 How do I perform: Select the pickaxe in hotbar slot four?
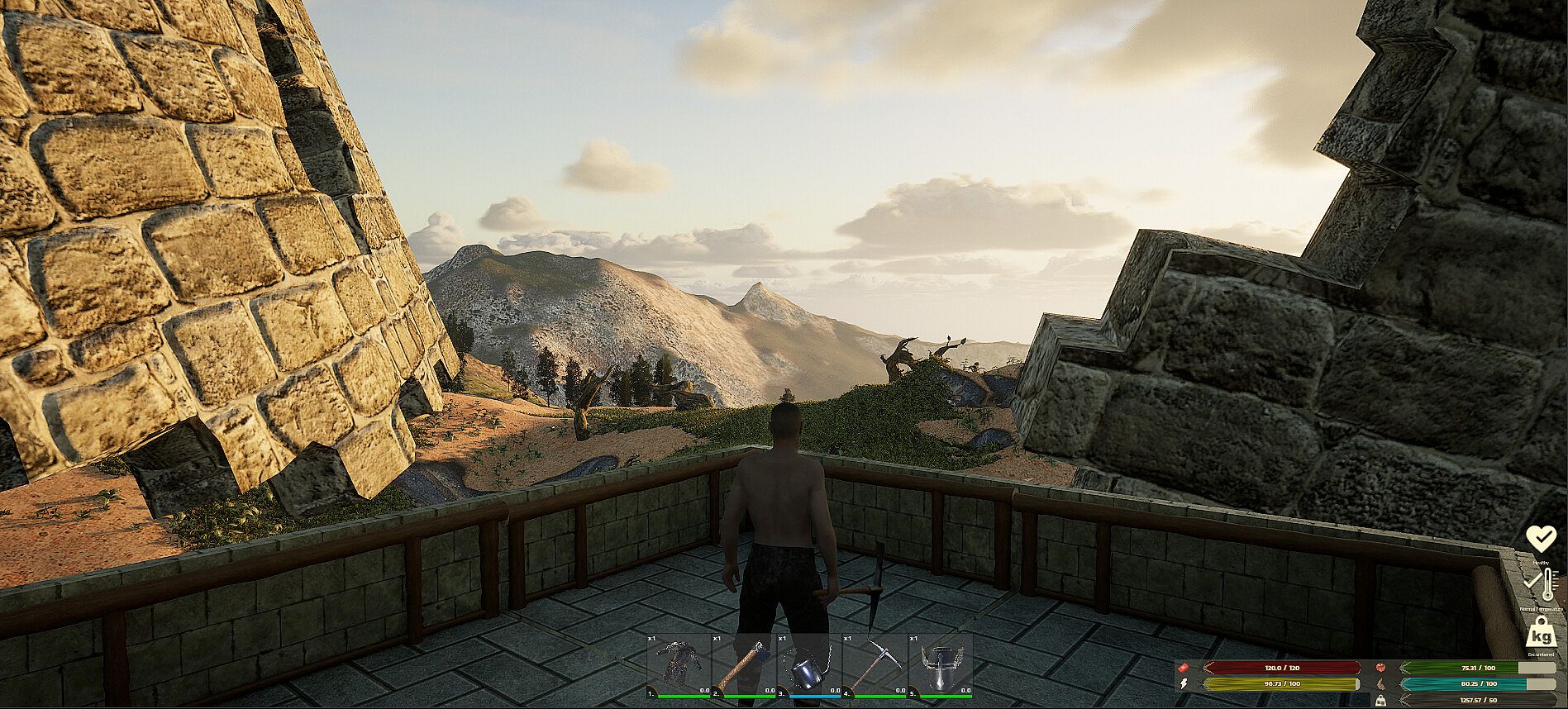[x=874, y=665]
